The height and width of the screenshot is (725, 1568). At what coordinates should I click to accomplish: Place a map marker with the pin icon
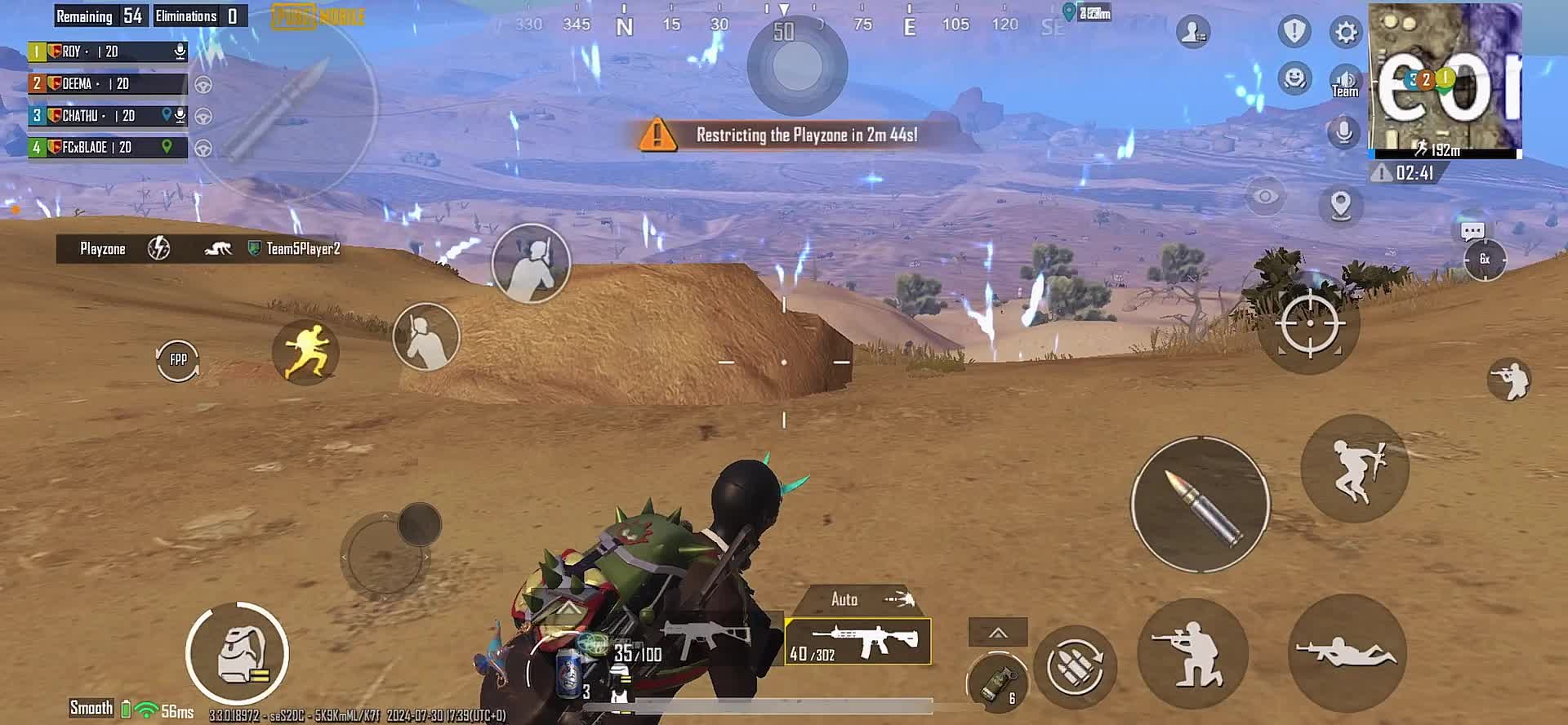click(1340, 205)
